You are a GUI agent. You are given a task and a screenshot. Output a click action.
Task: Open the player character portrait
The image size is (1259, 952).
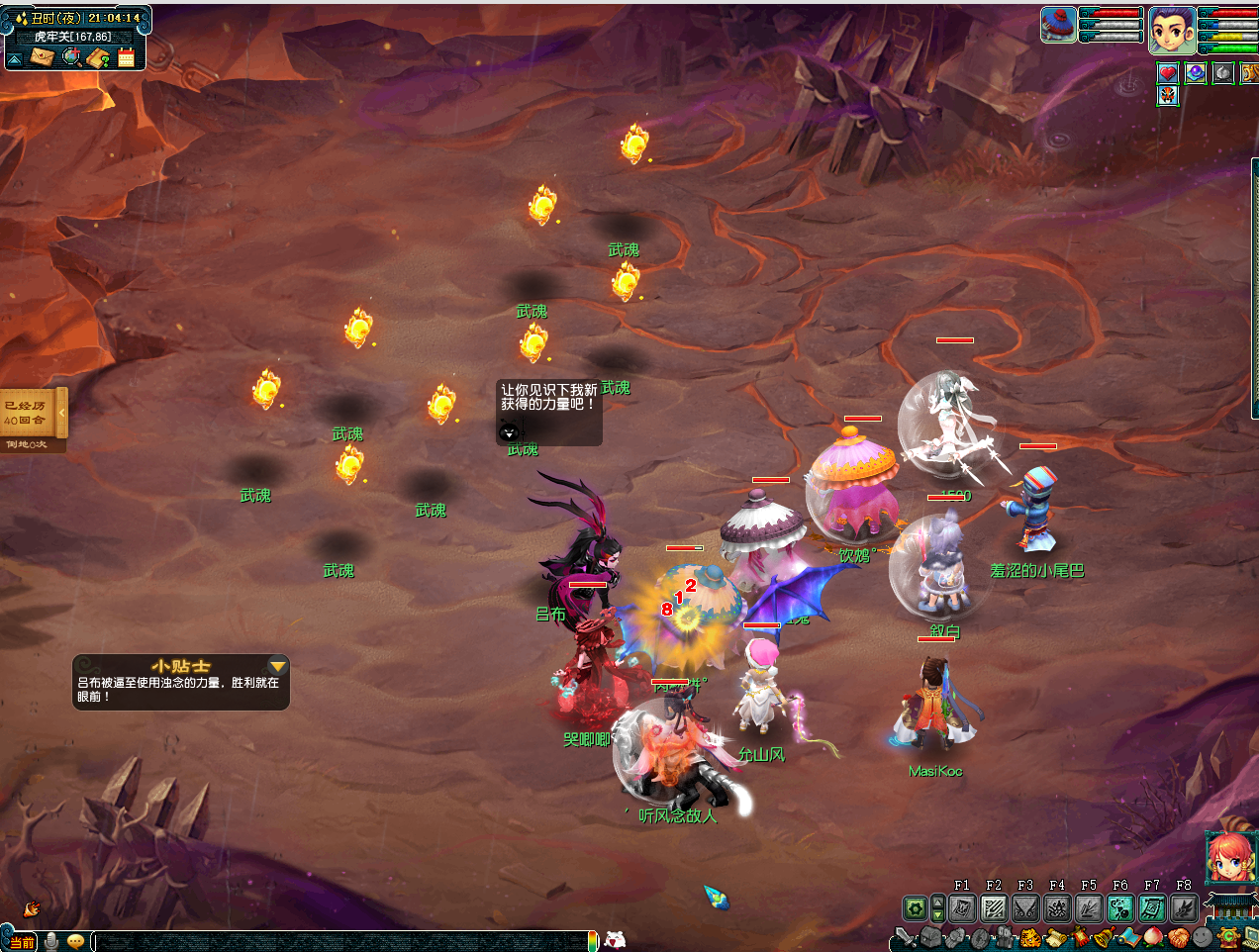pyautogui.click(x=1171, y=30)
